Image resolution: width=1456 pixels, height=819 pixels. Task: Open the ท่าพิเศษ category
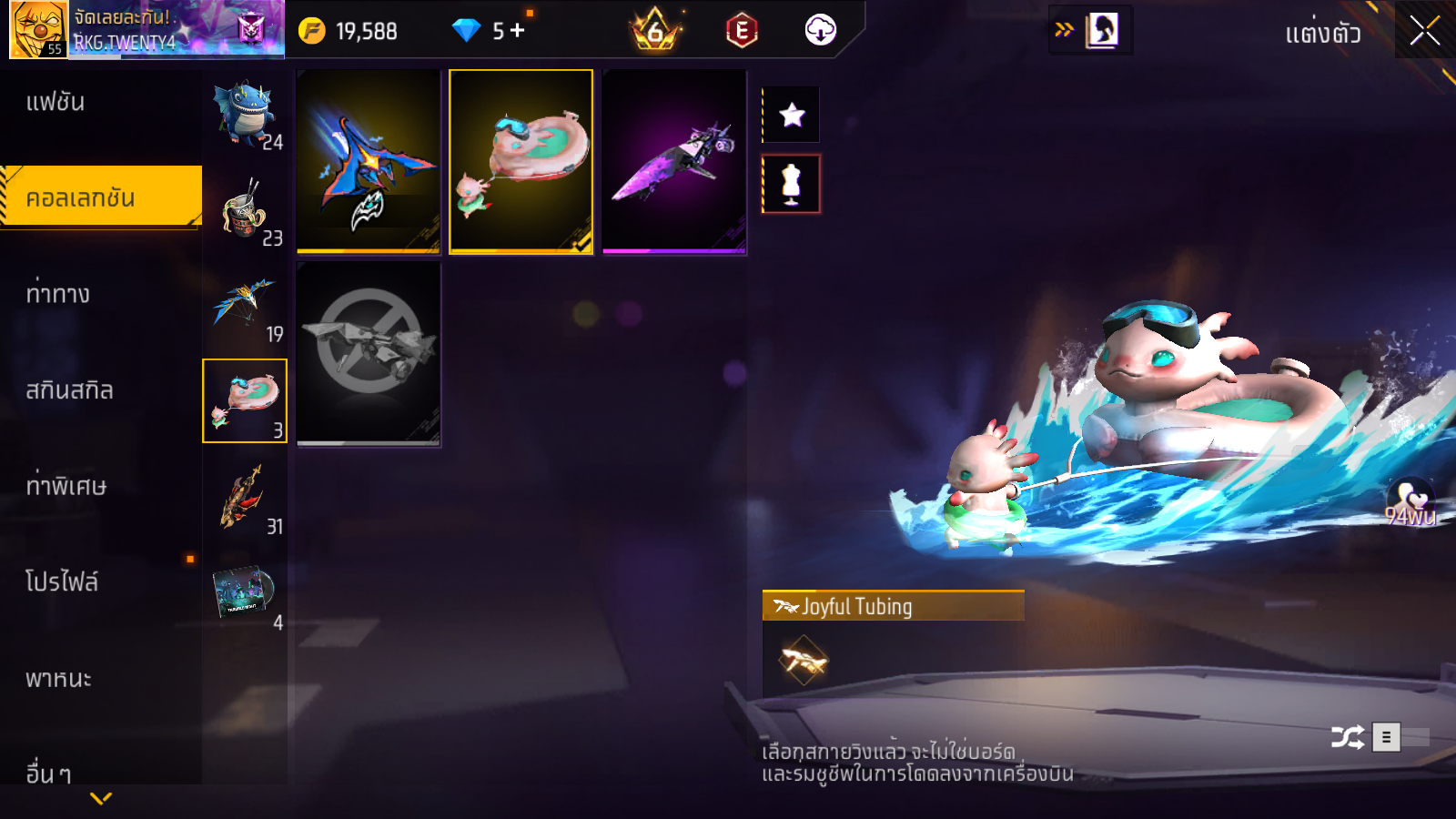pyautogui.click(x=66, y=486)
